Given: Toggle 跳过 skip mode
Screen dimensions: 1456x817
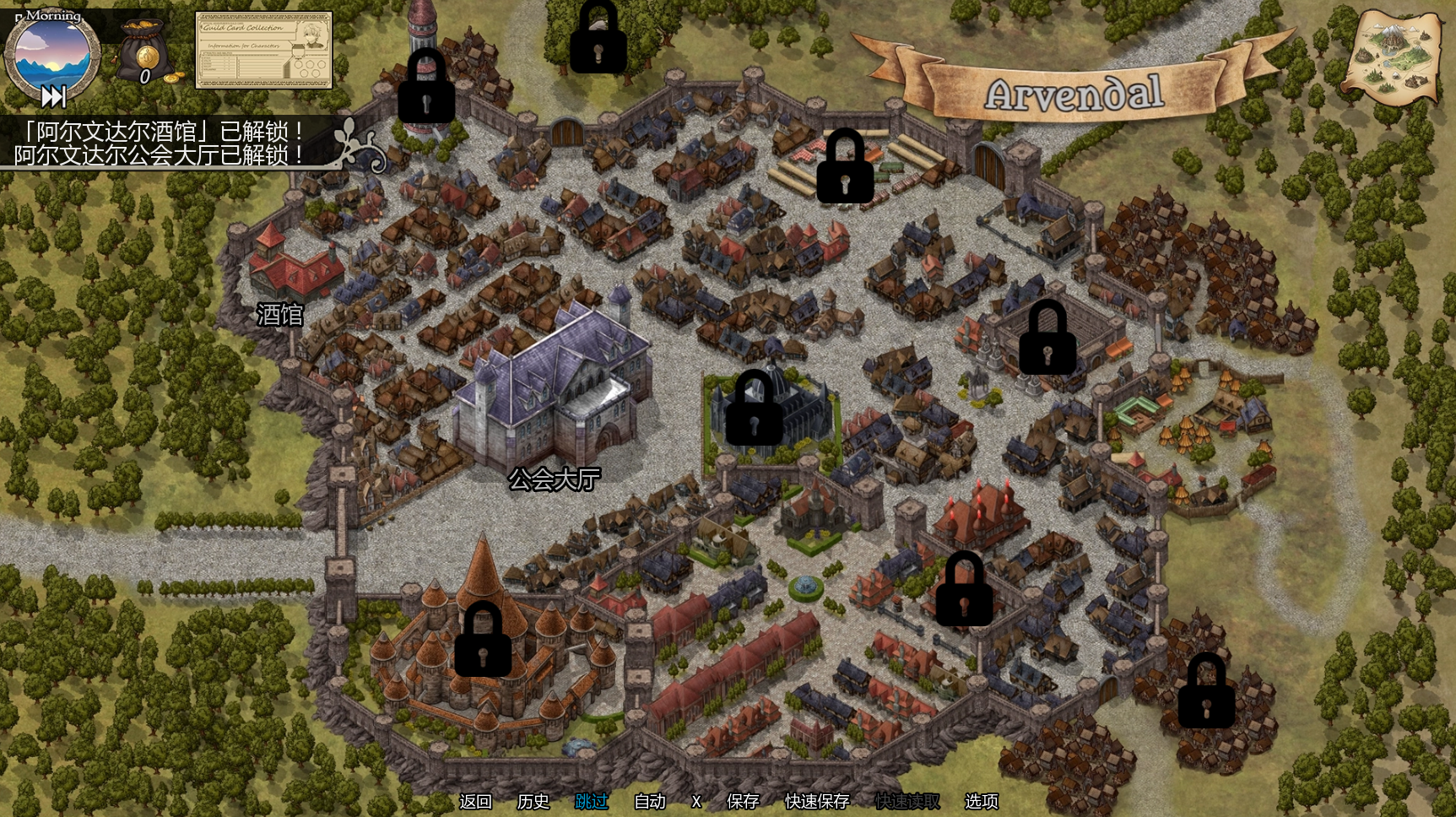Looking at the screenshot, I should tap(591, 801).
